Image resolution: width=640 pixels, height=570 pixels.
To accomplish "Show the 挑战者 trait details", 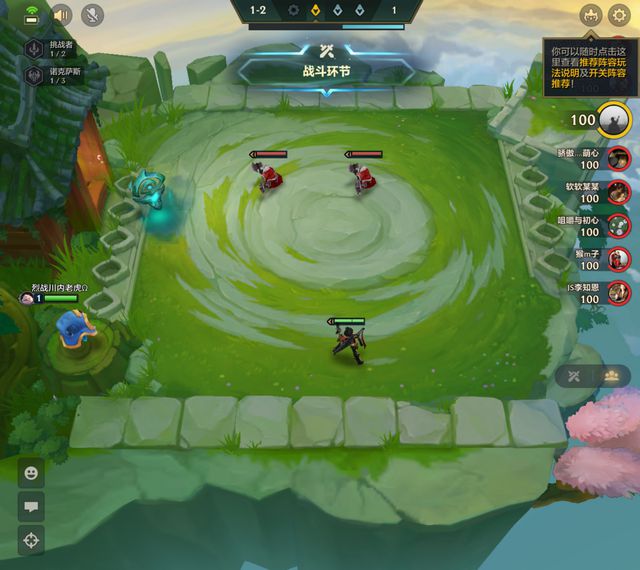I will 34,50.
